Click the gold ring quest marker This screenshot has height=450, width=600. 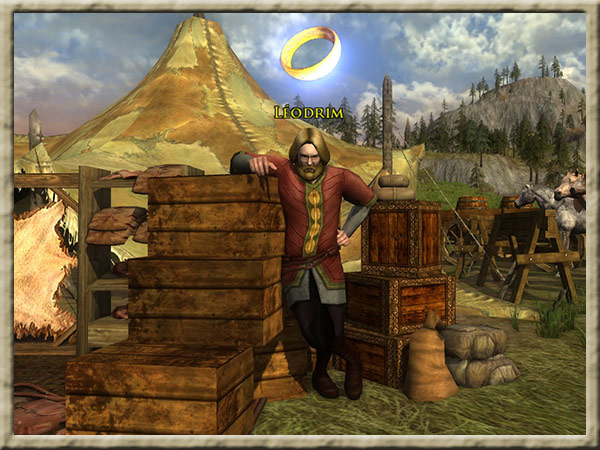[x=310, y=53]
